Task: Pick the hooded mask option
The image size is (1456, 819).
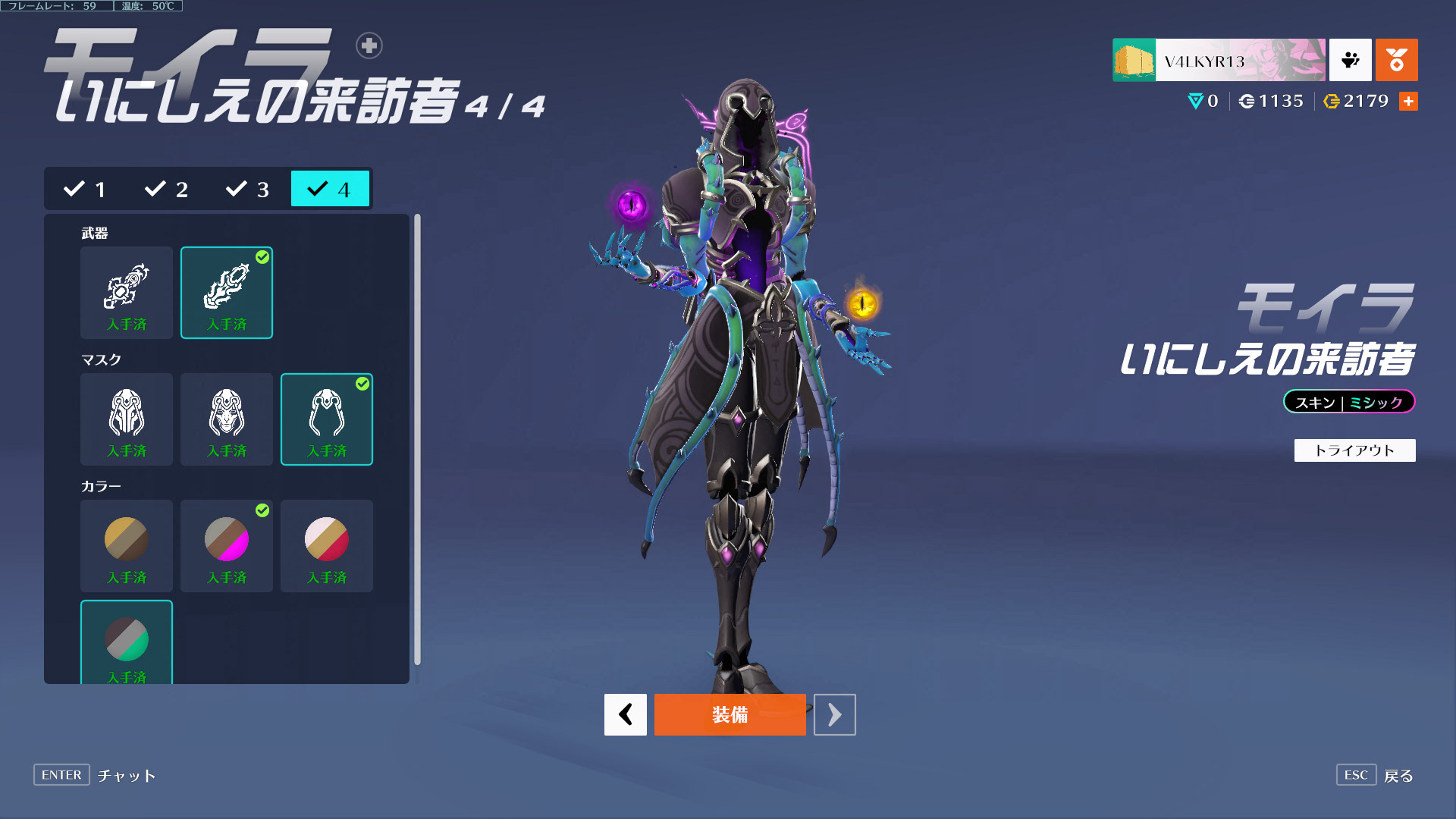Action: click(x=327, y=419)
